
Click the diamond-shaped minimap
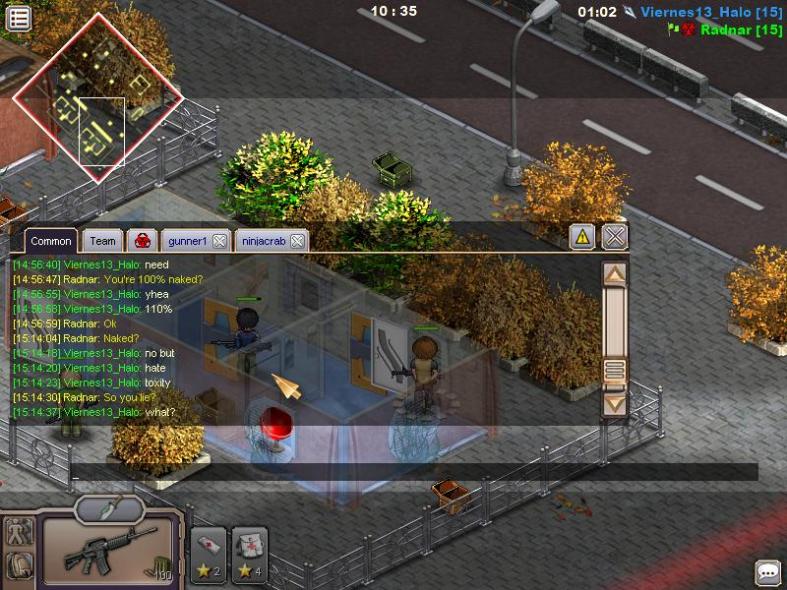pos(97,98)
